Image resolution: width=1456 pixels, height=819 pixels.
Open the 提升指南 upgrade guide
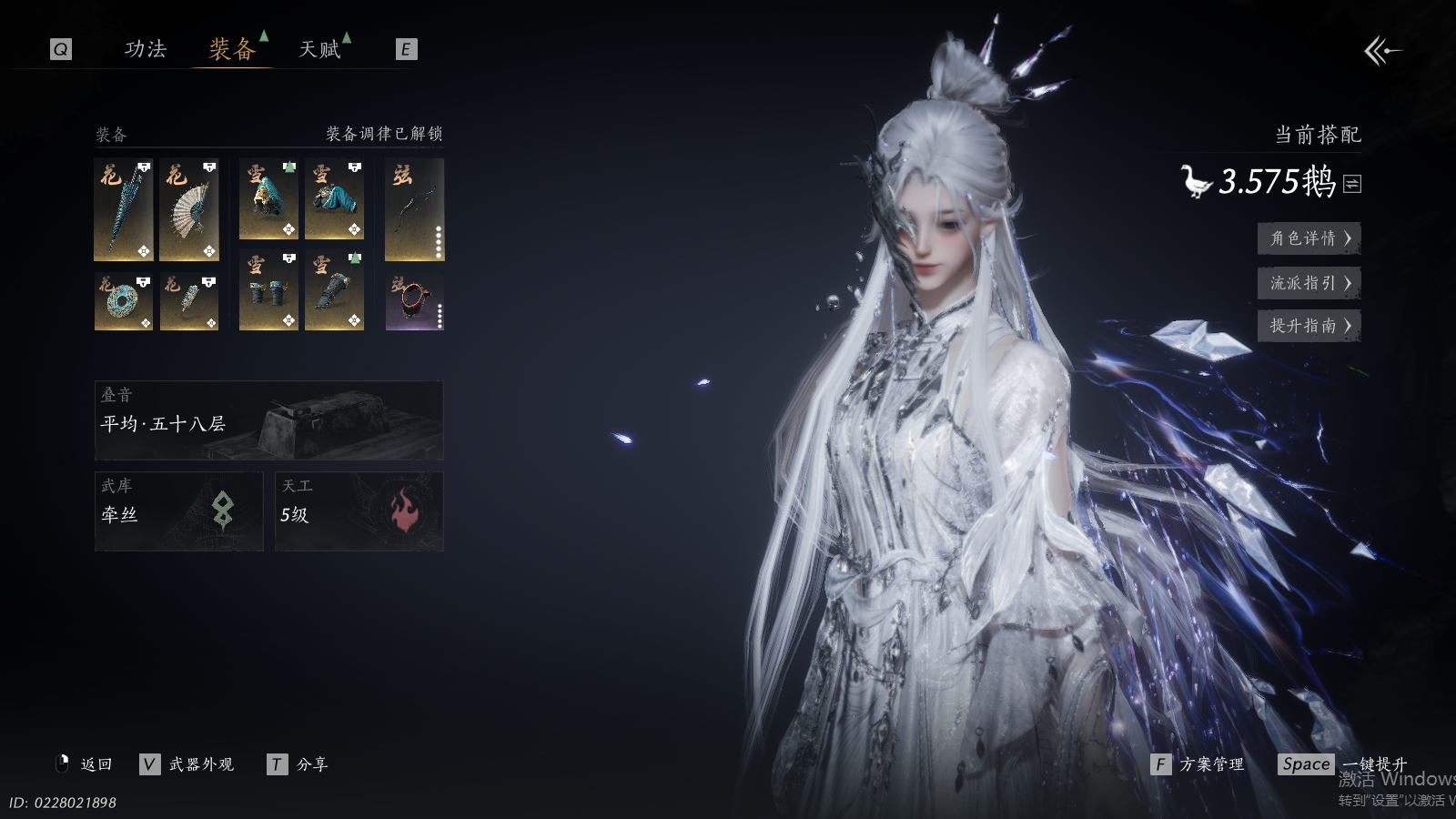pyautogui.click(x=1309, y=326)
